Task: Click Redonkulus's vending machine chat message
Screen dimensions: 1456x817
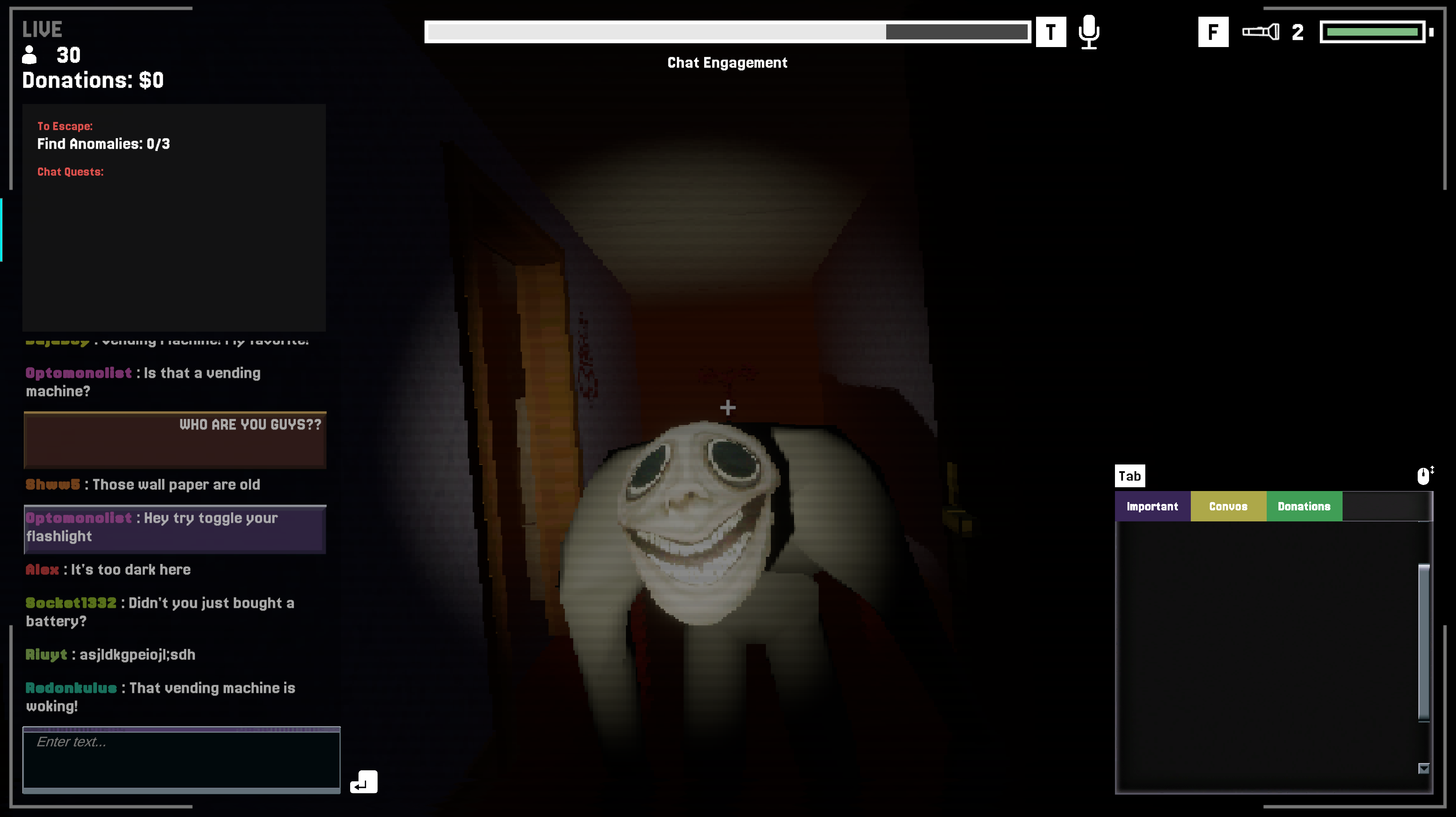Action: 160,697
